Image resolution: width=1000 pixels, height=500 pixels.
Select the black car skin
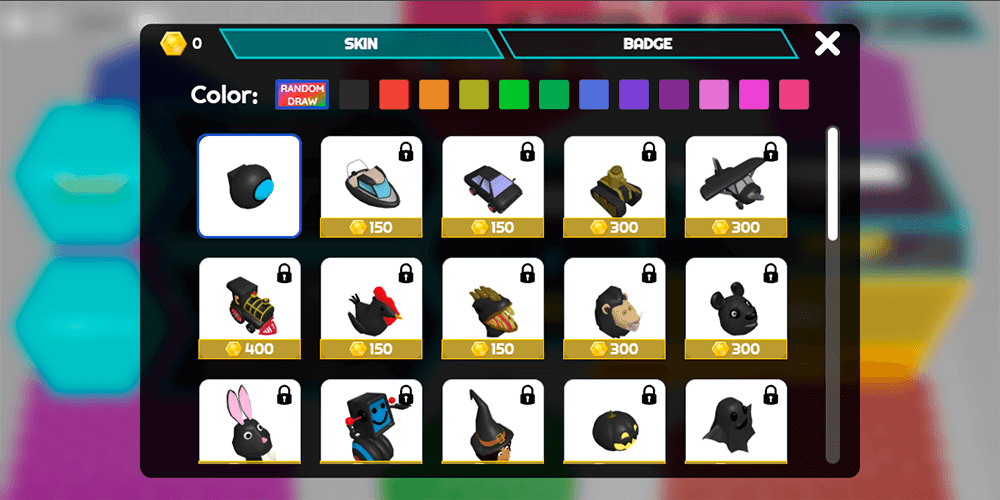click(x=493, y=186)
